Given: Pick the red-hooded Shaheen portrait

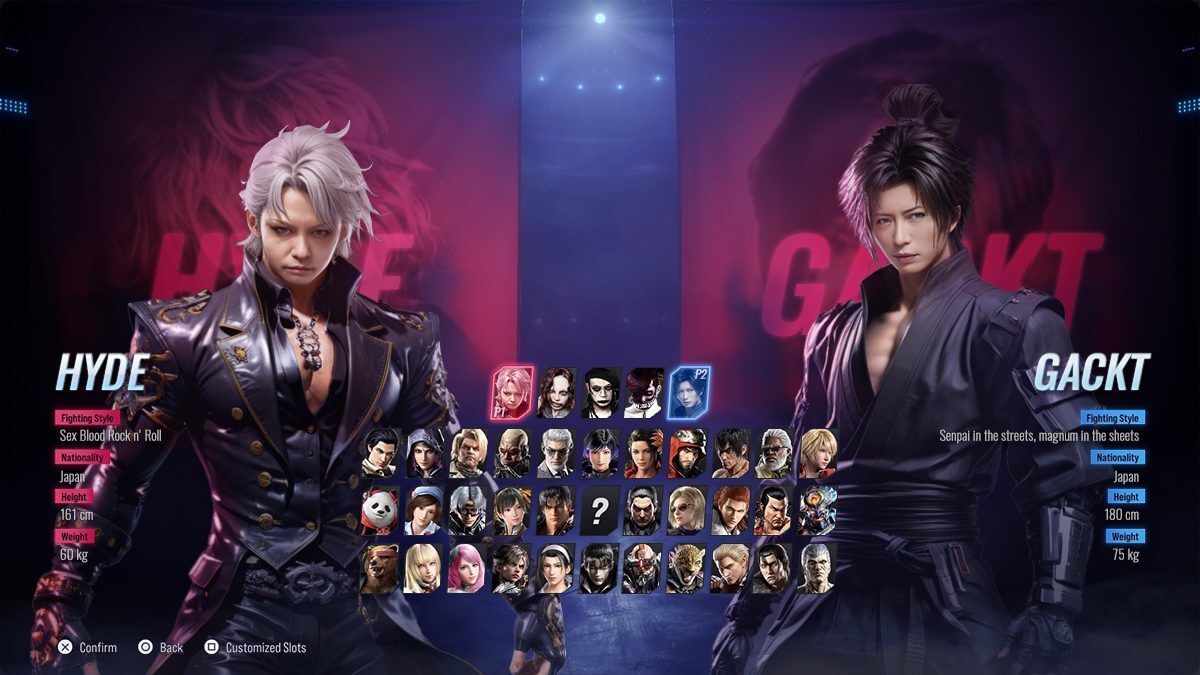Looking at the screenshot, I should click(x=687, y=454).
